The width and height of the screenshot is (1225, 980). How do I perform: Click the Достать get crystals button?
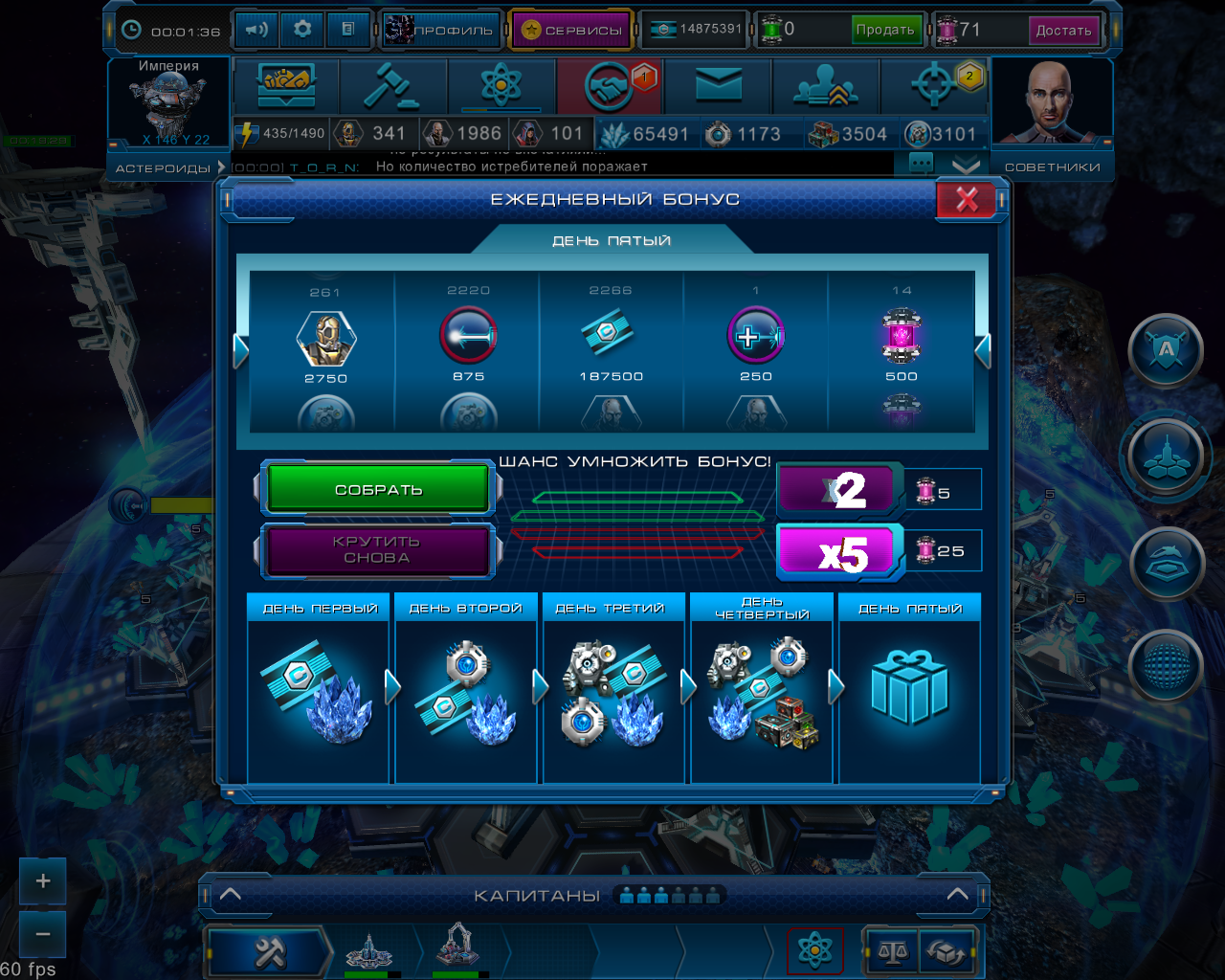pos(1063,30)
